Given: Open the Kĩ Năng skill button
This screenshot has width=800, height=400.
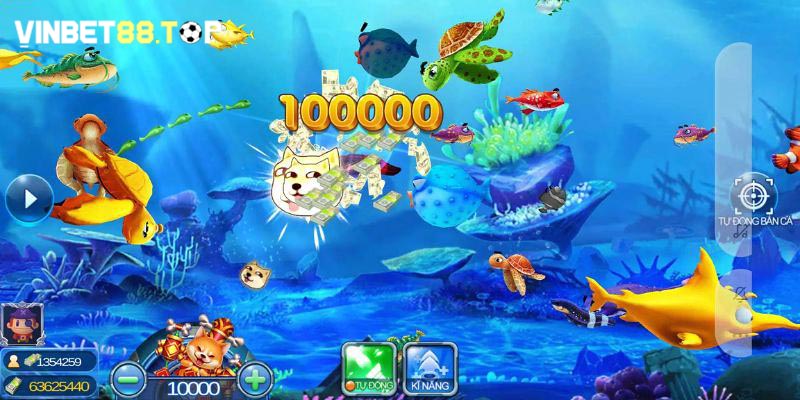Looking at the screenshot, I should [x=431, y=367].
